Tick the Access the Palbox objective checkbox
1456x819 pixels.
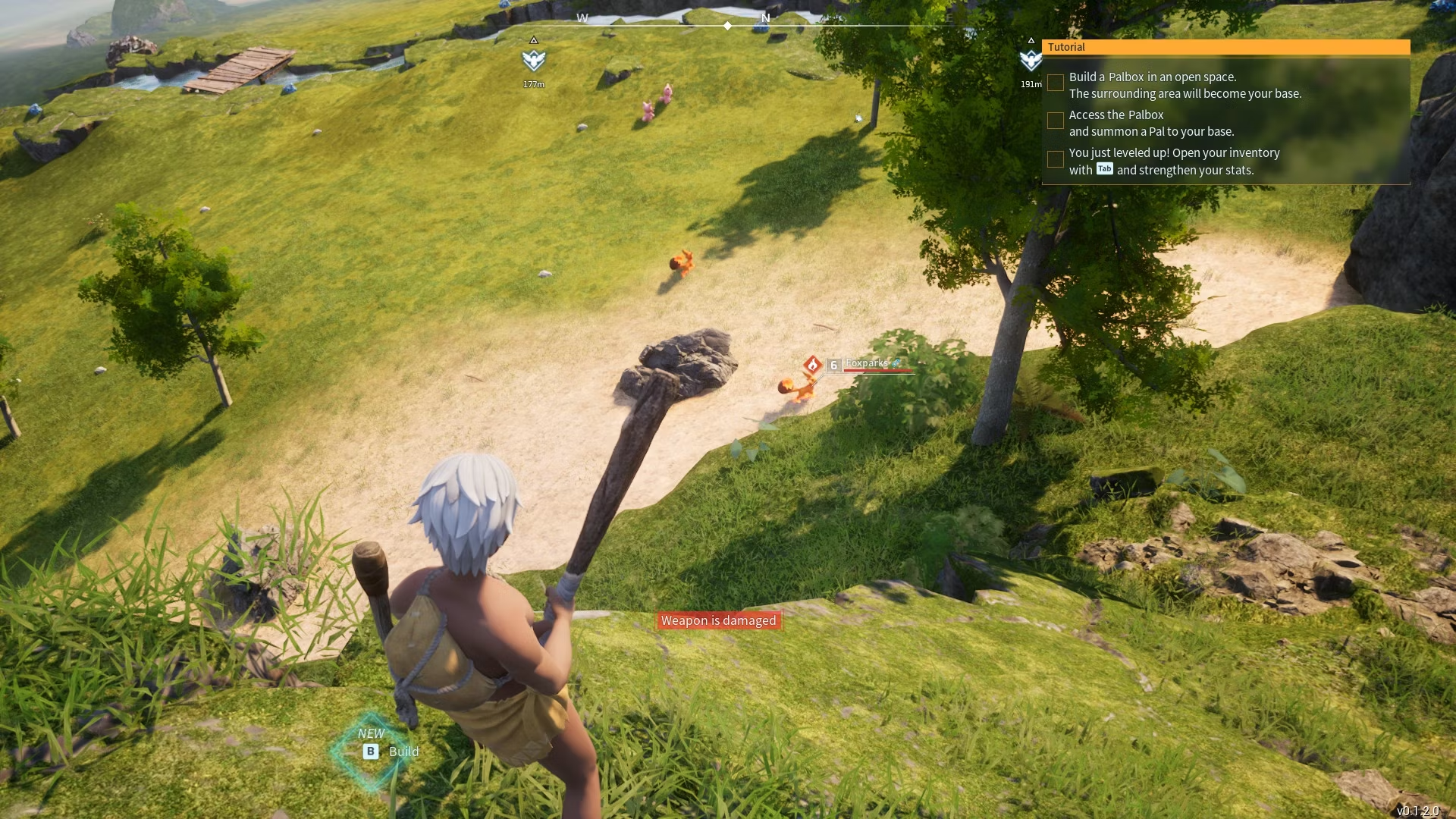pos(1055,121)
